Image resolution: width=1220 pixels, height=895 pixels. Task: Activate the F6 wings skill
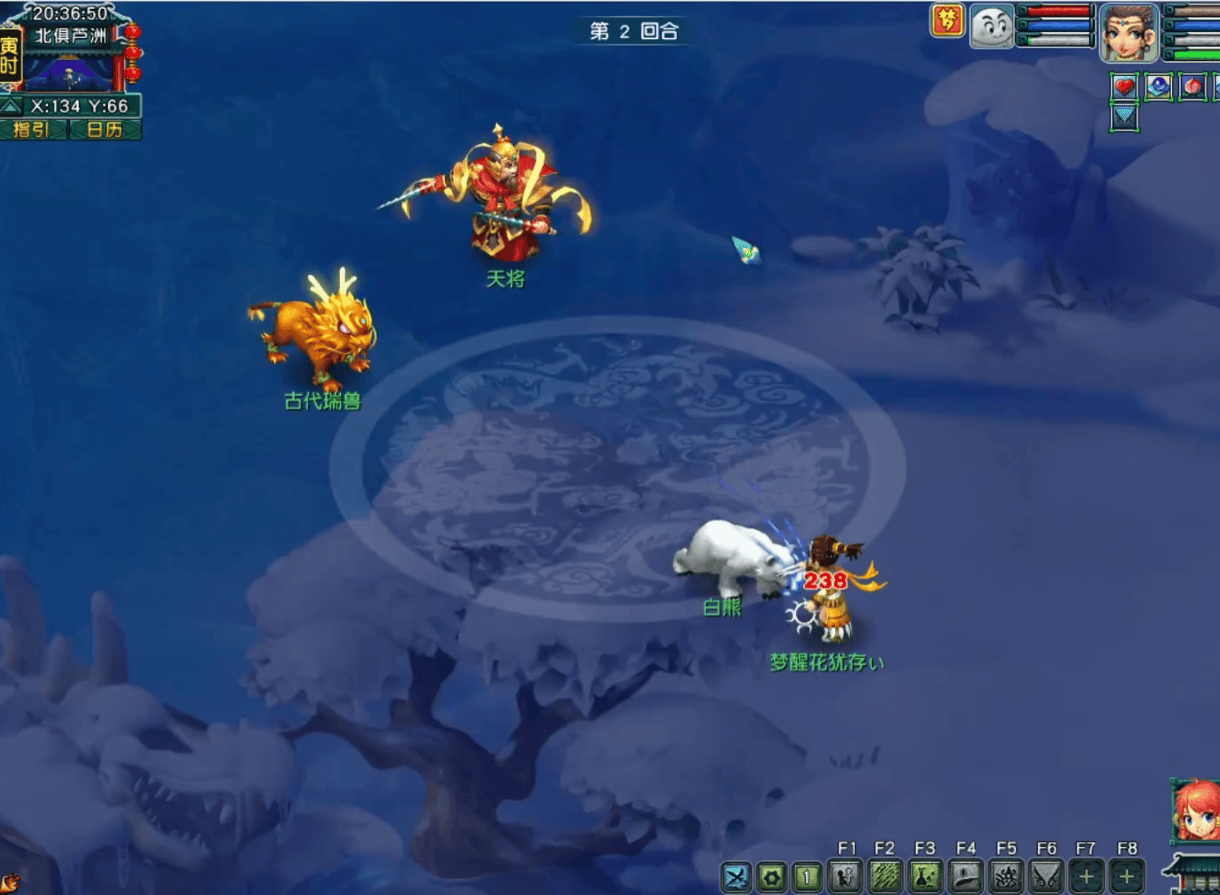(x=1046, y=877)
